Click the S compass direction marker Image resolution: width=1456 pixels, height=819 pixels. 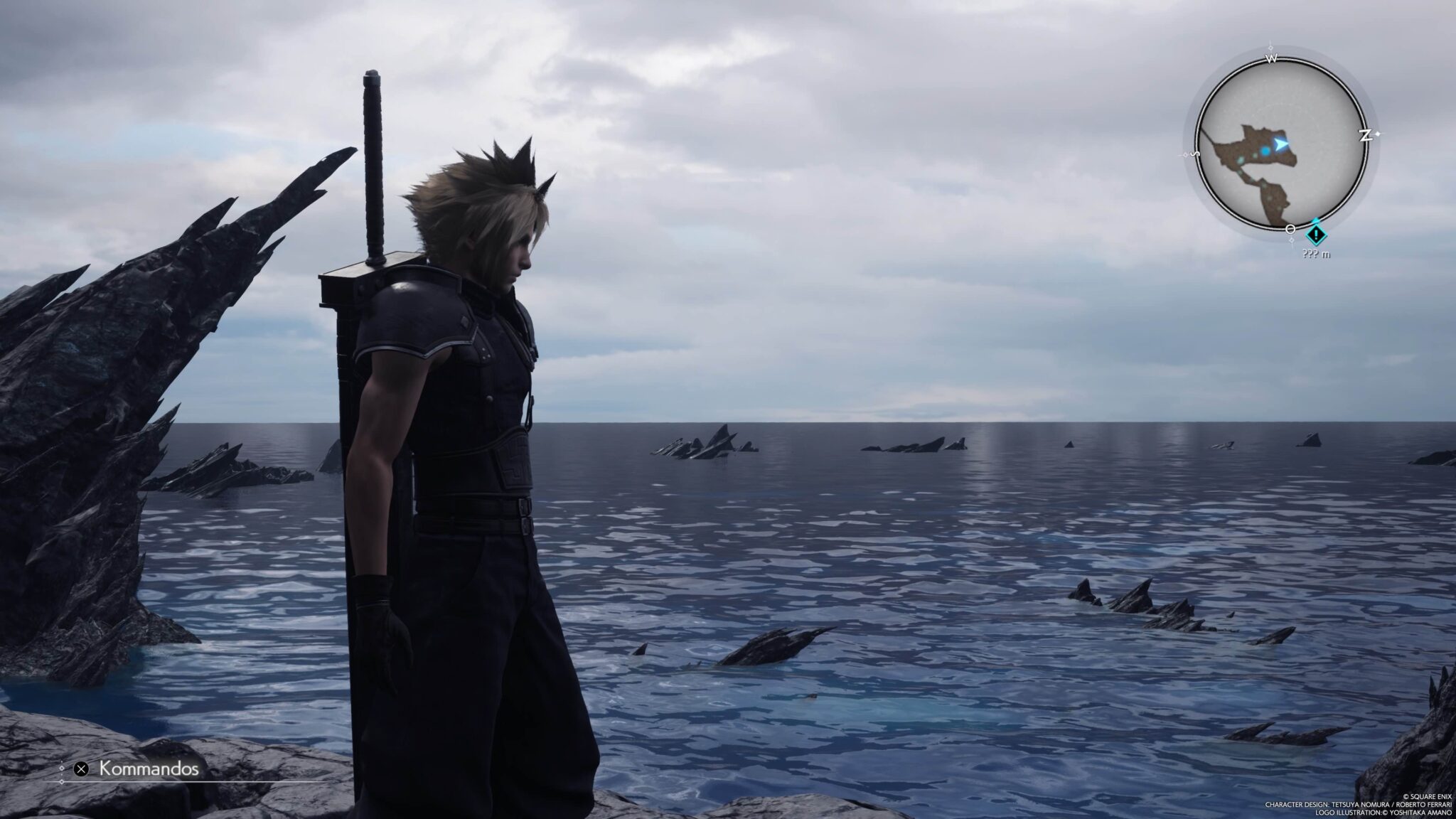[1196, 154]
